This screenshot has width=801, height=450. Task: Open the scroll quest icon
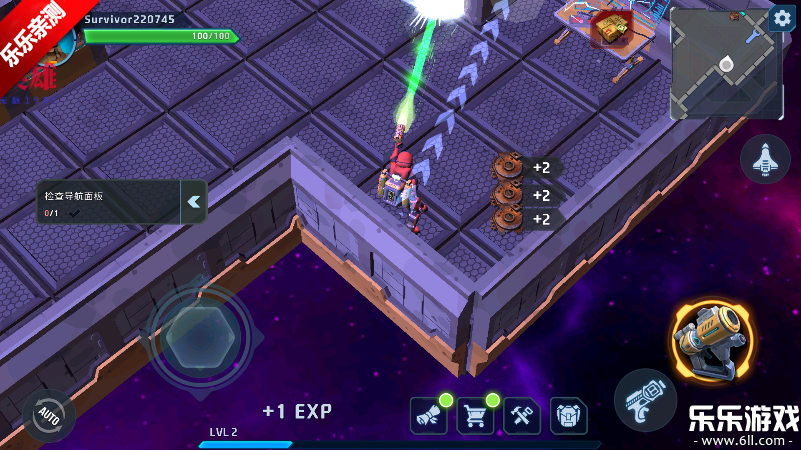tap(429, 415)
